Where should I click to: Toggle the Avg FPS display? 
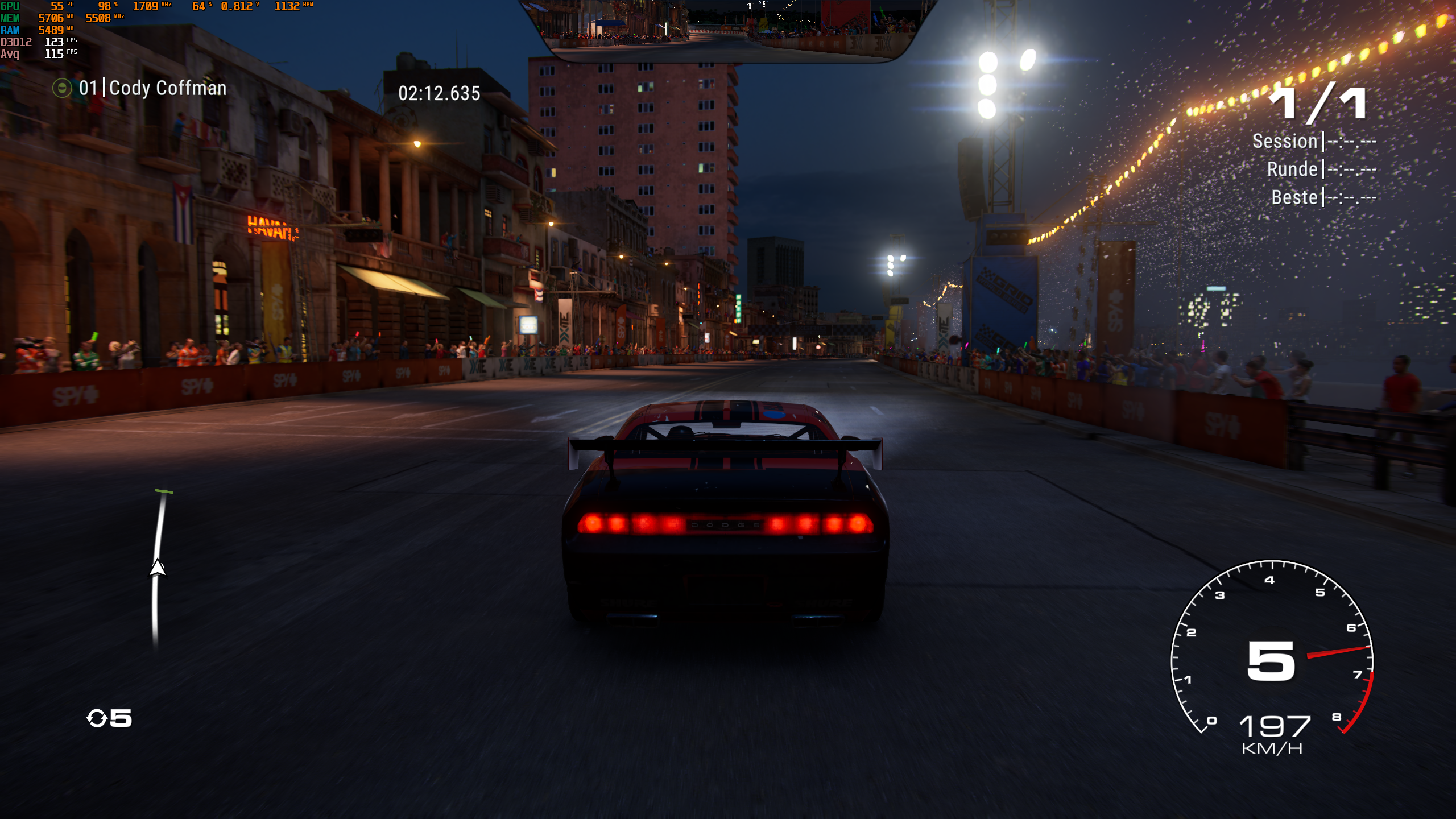tap(54, 54)
